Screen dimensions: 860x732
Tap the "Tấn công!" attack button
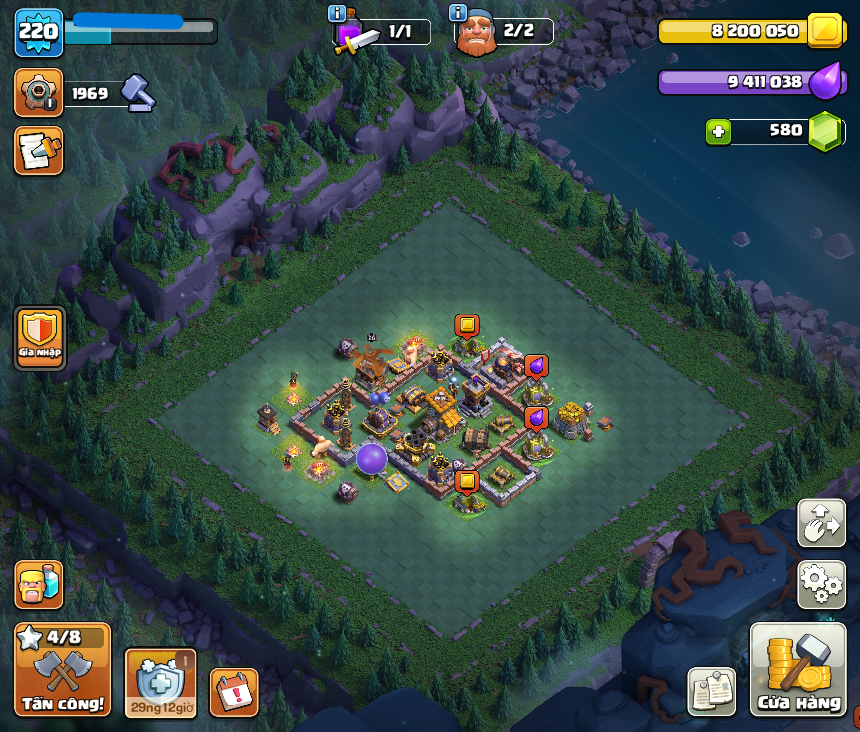click(62, 670)
